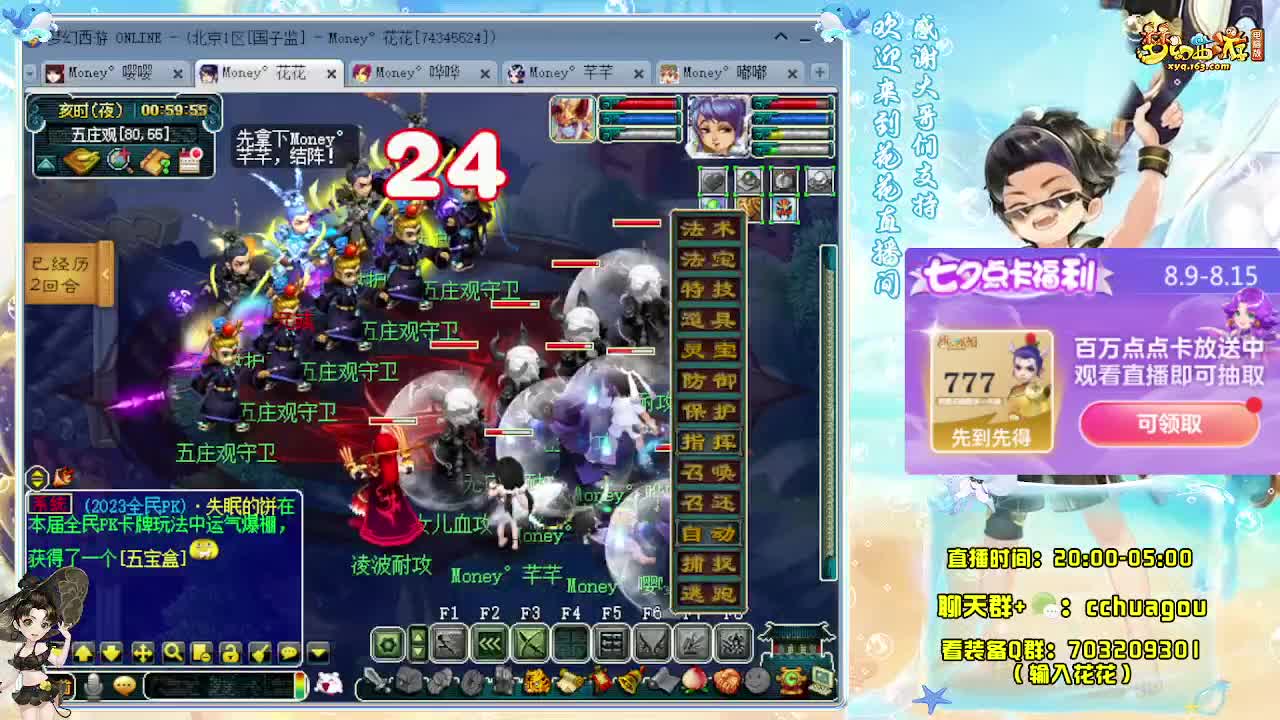
Task: Select 逃跑 to flee the battle
Action: (707, 594)
